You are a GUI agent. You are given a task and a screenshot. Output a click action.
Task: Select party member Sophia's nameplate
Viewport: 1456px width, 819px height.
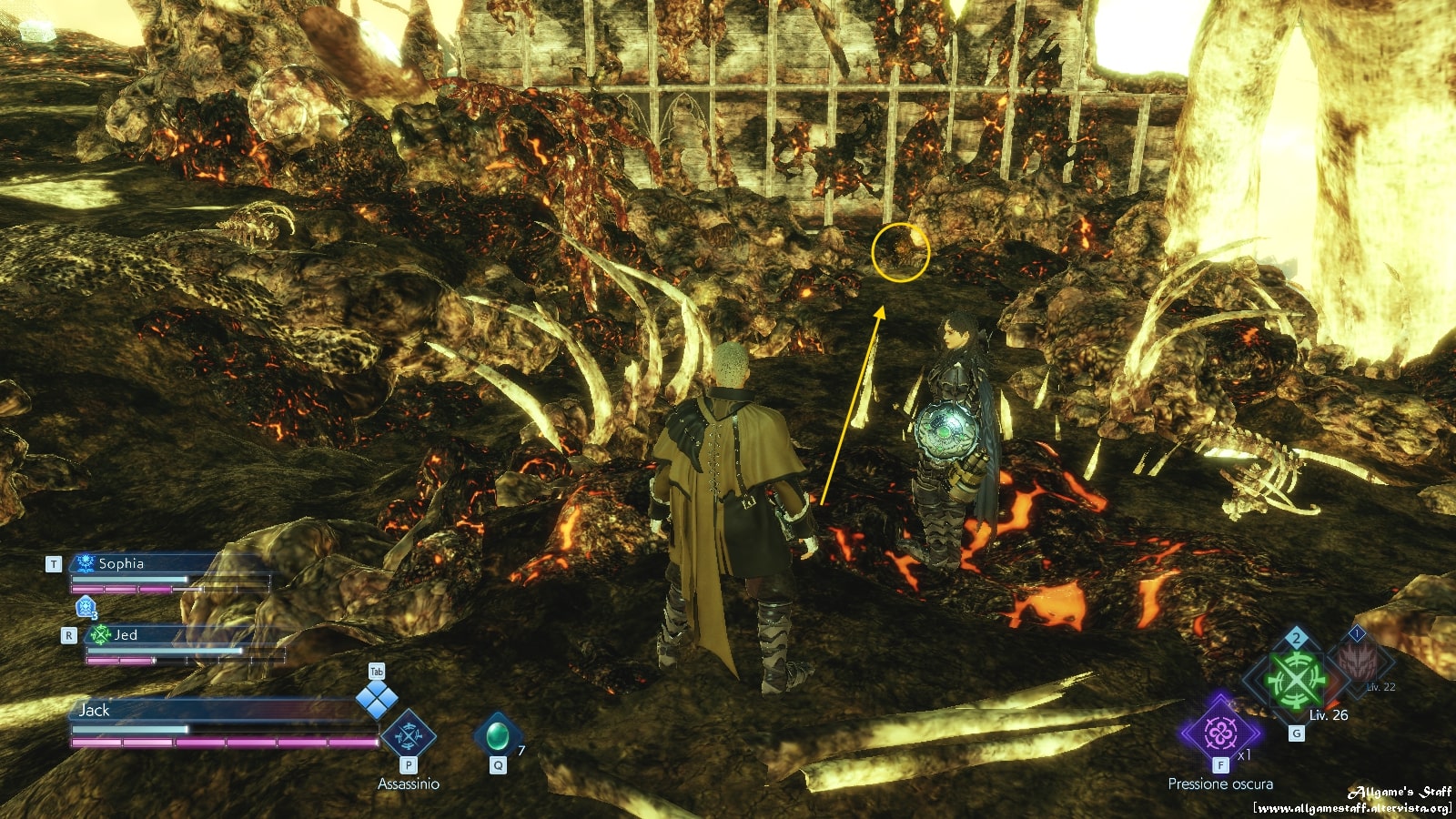(x=121, y=563)
